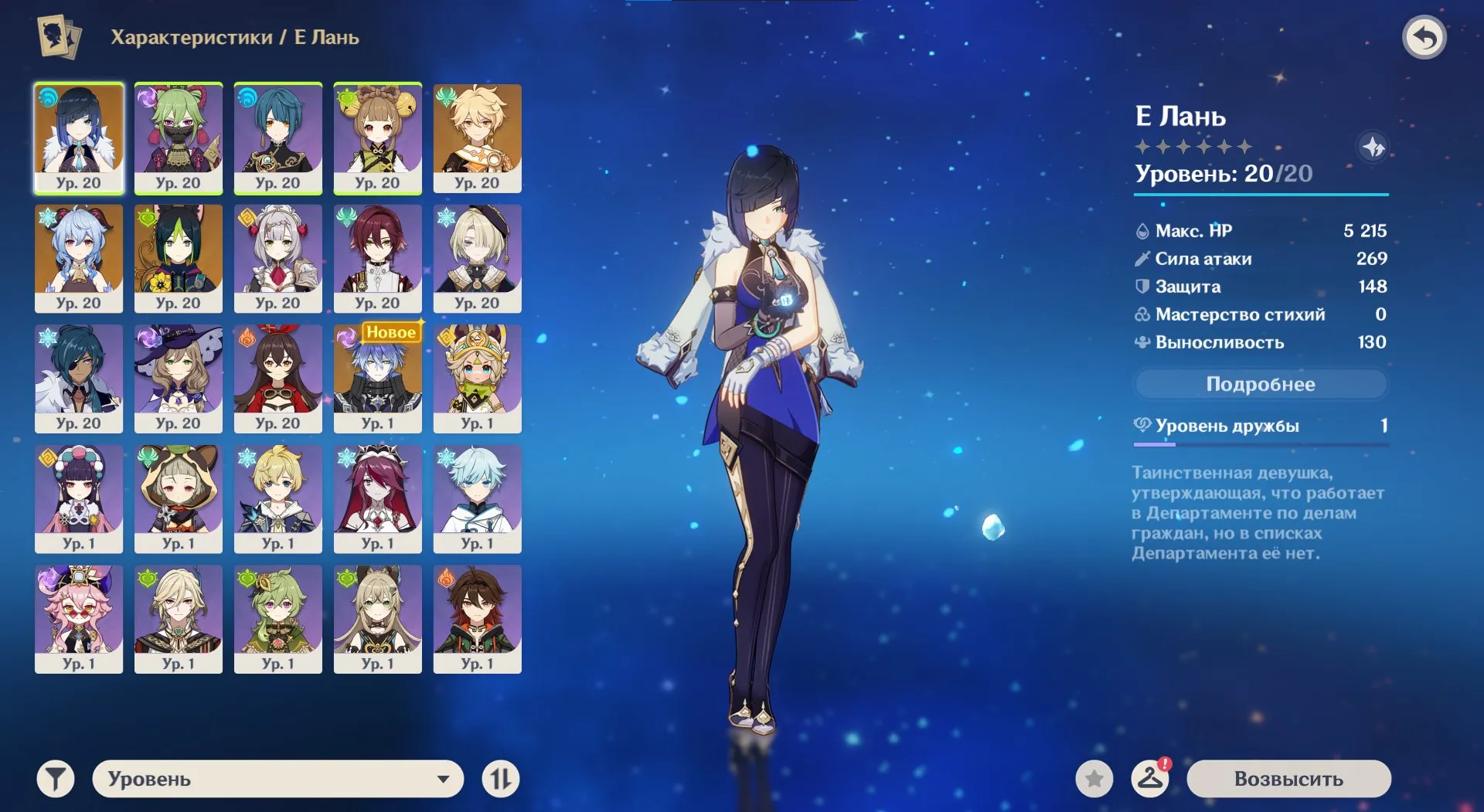Select the green-haired masked character portrait
This screenshot has height=812, width=1484.
point(178,138)
